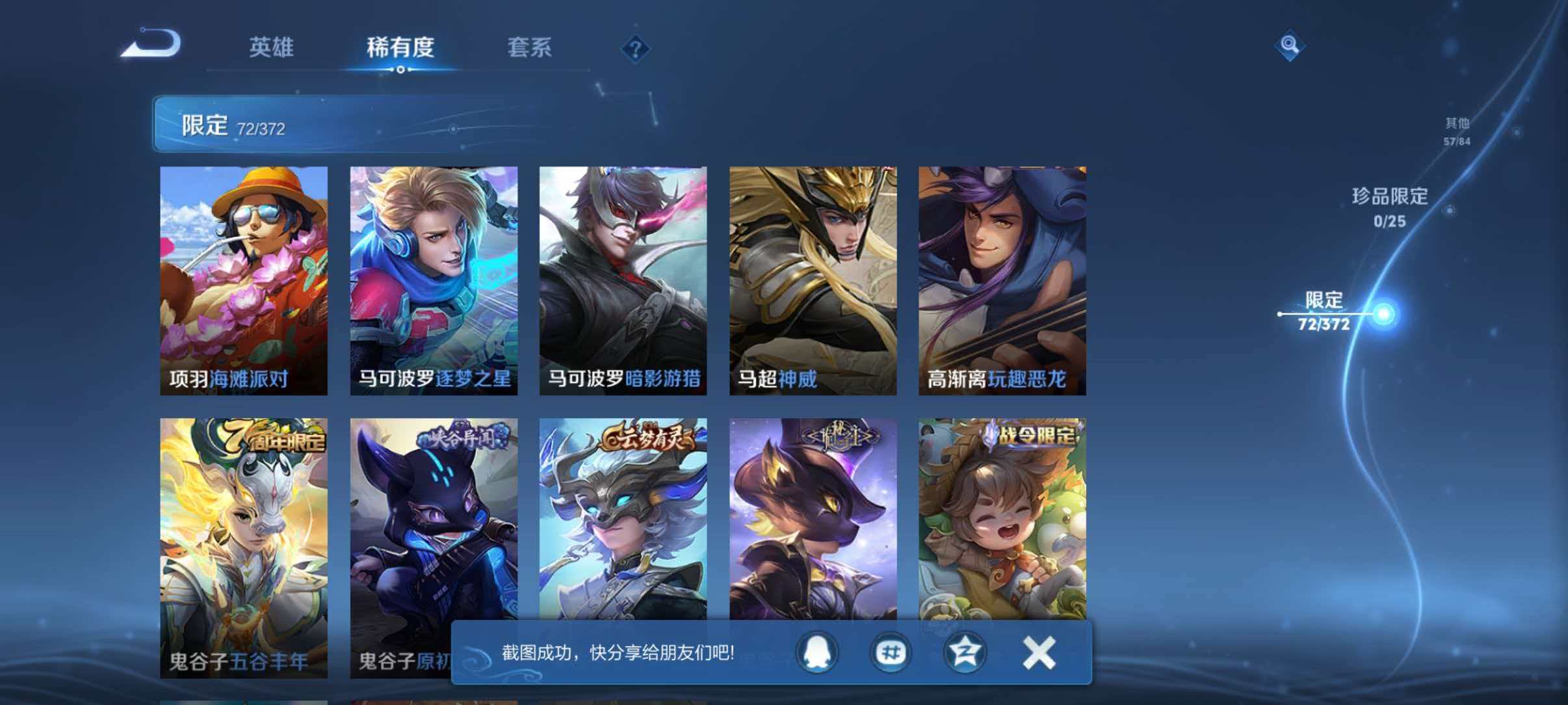Dismiss the screenshot share bar
Image resolution: width=1568 pixels, height=705 pixels.
(1038, 653)
